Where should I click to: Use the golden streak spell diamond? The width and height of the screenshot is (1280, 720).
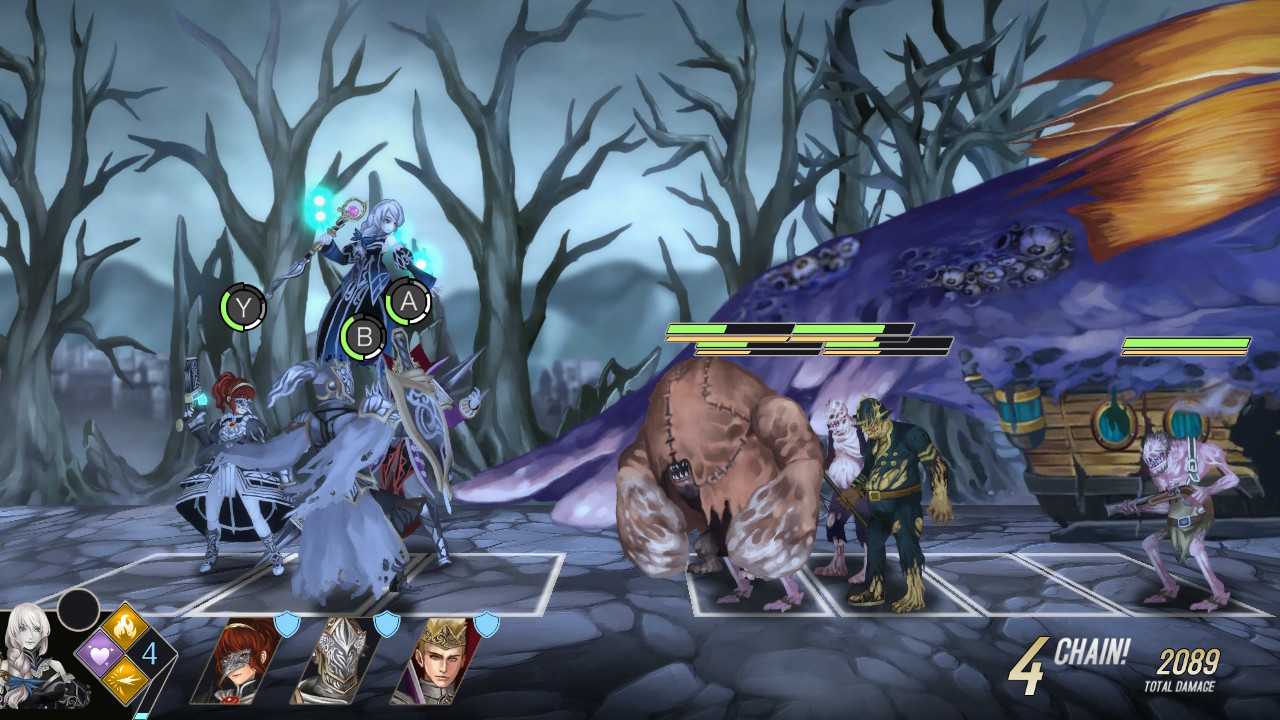[124, 679]
